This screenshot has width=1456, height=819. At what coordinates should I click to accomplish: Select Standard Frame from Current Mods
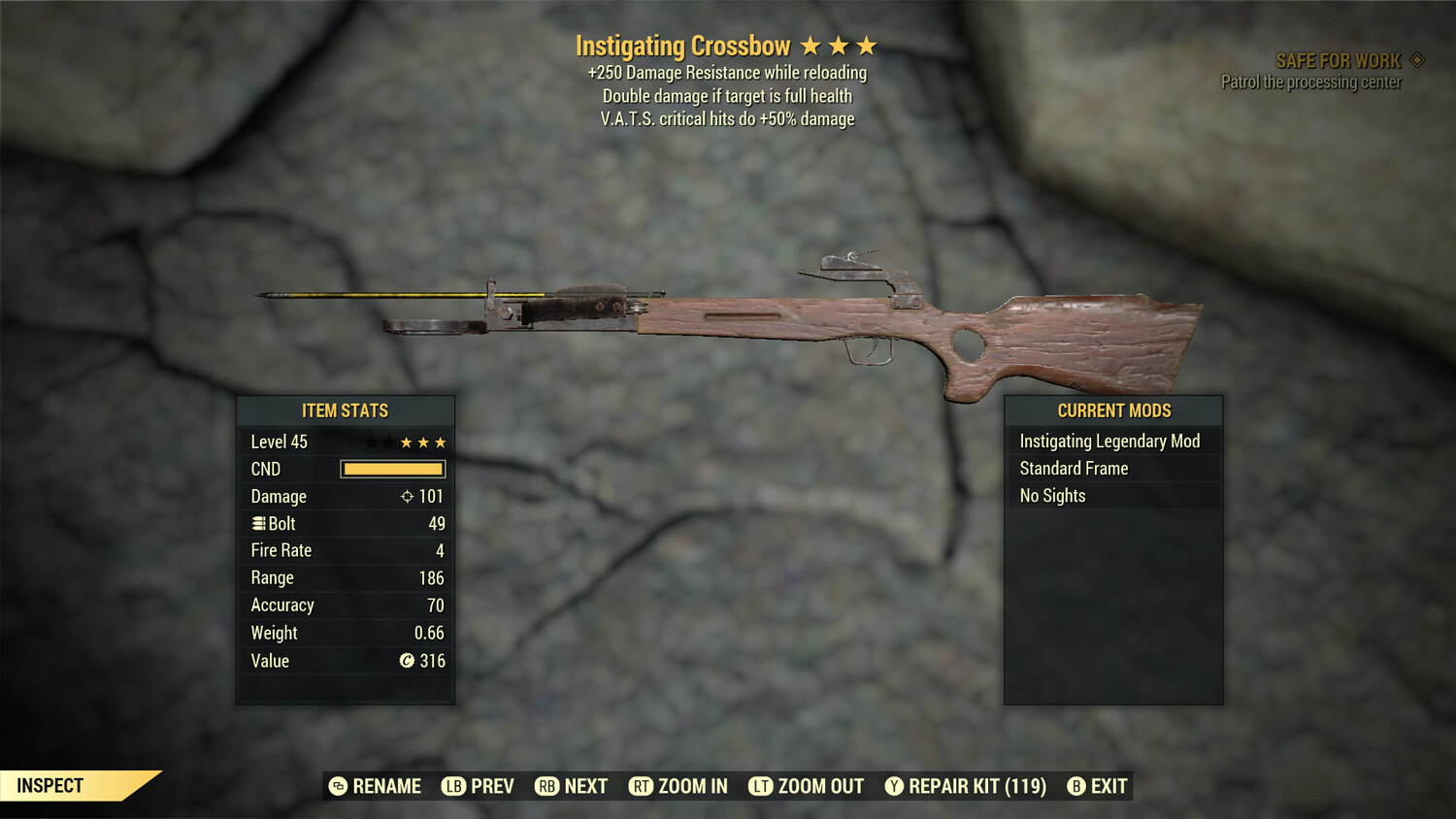click(x=1074, y=468)
